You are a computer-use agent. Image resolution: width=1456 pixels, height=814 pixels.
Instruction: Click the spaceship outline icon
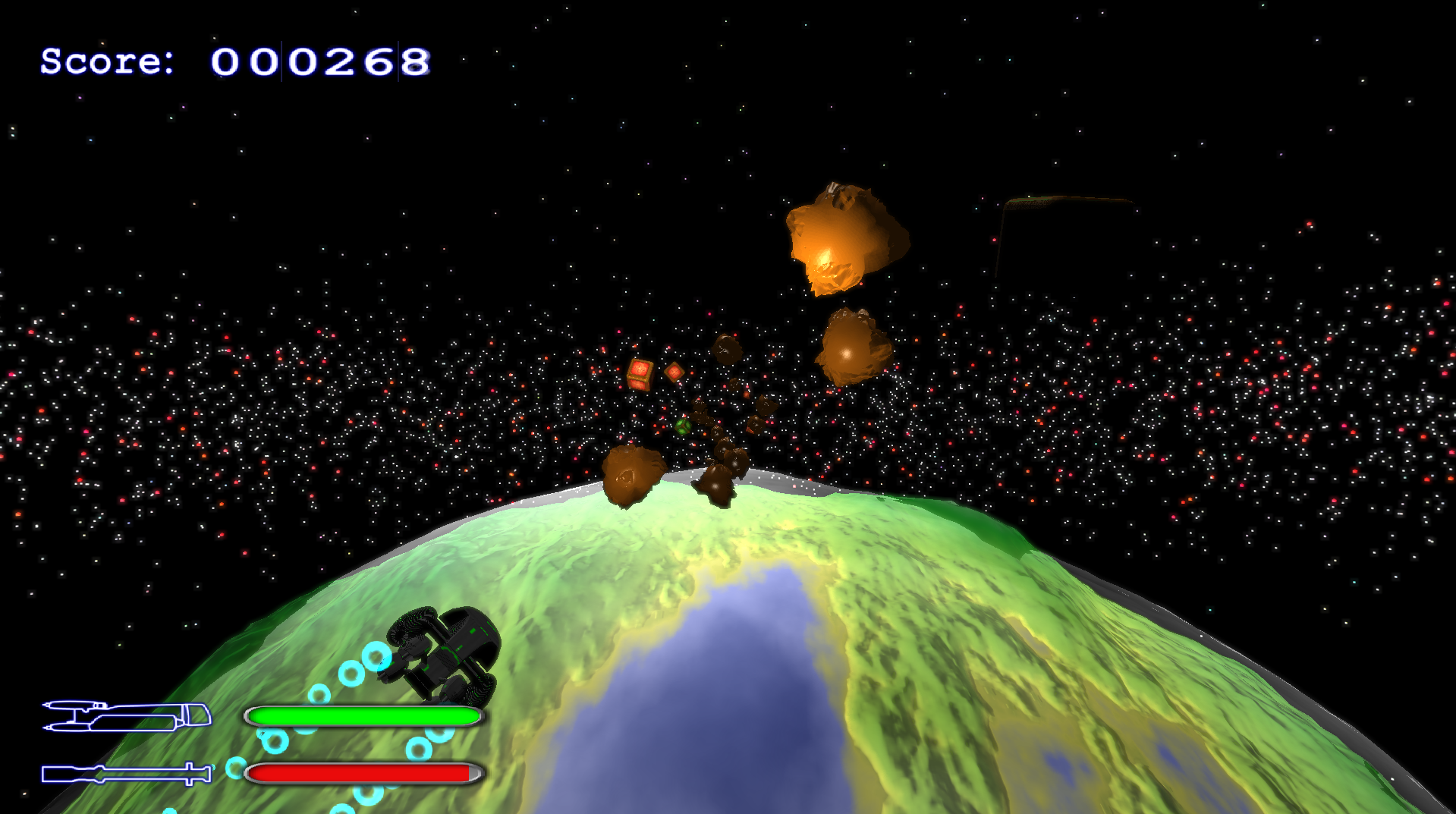[127, 716]
